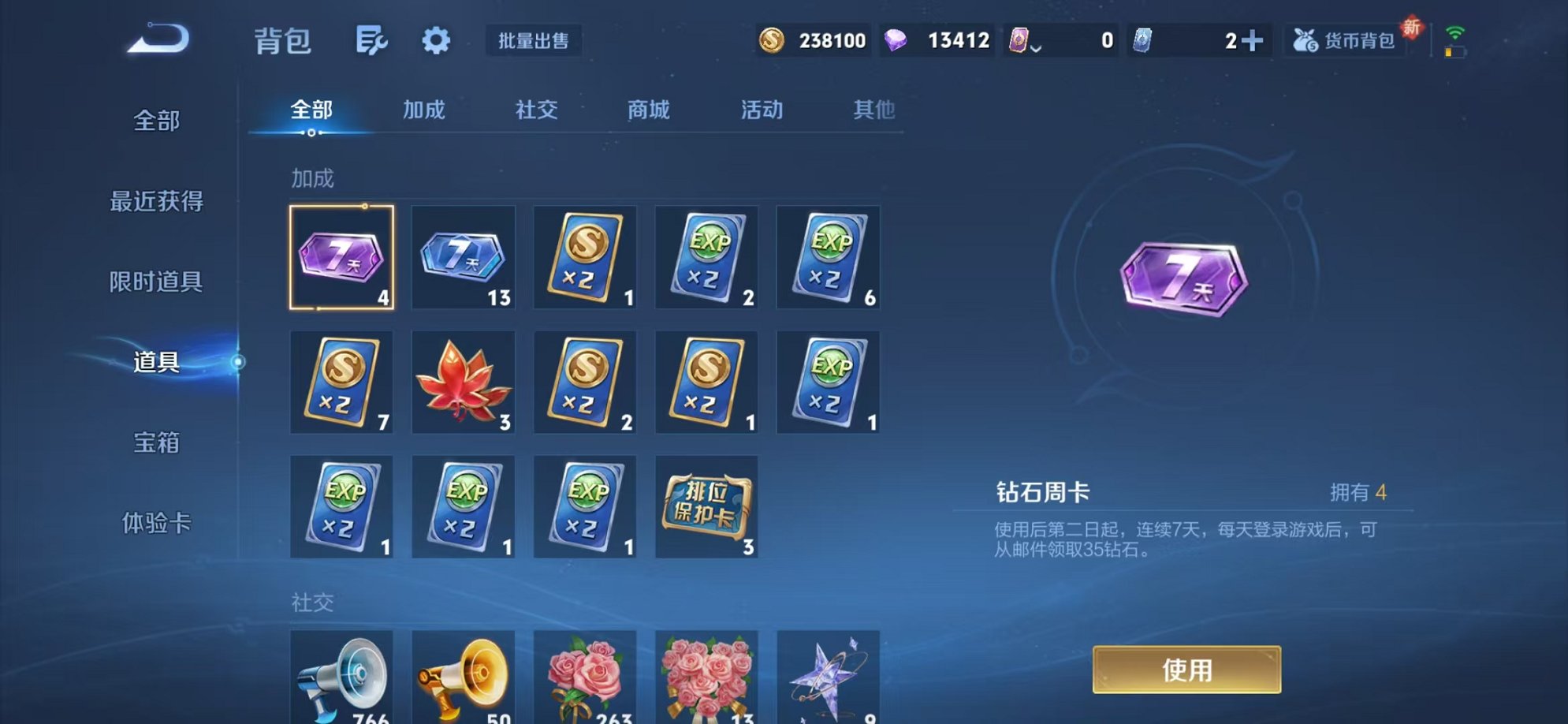This screenshot has width=1568, height=724.
Task: Switch to the 社交 tab
Action: pyautogui.click(x=535, y=110)
